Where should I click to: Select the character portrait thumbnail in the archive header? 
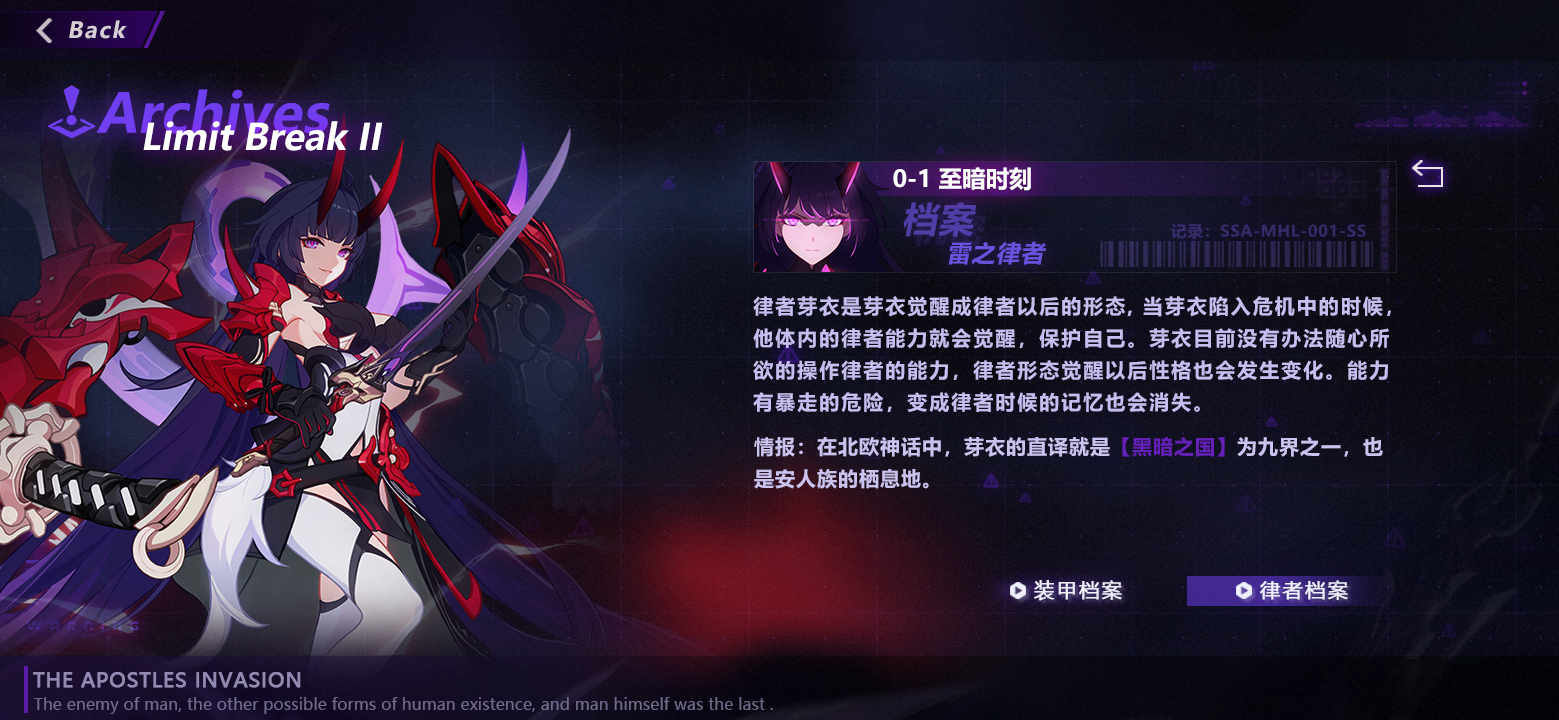coord(812,218)
